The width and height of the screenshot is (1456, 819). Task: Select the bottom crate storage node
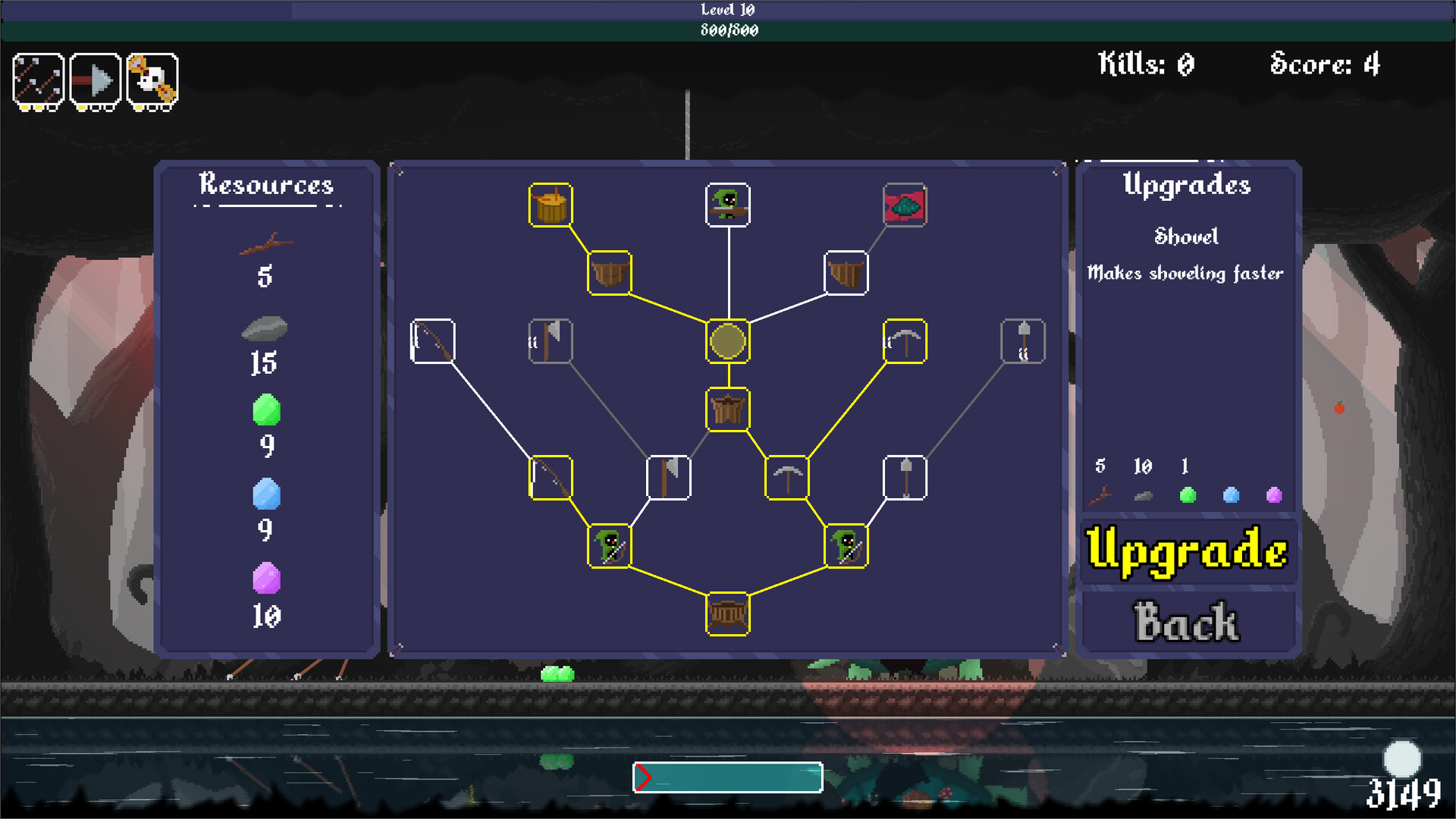coord(726,614)
